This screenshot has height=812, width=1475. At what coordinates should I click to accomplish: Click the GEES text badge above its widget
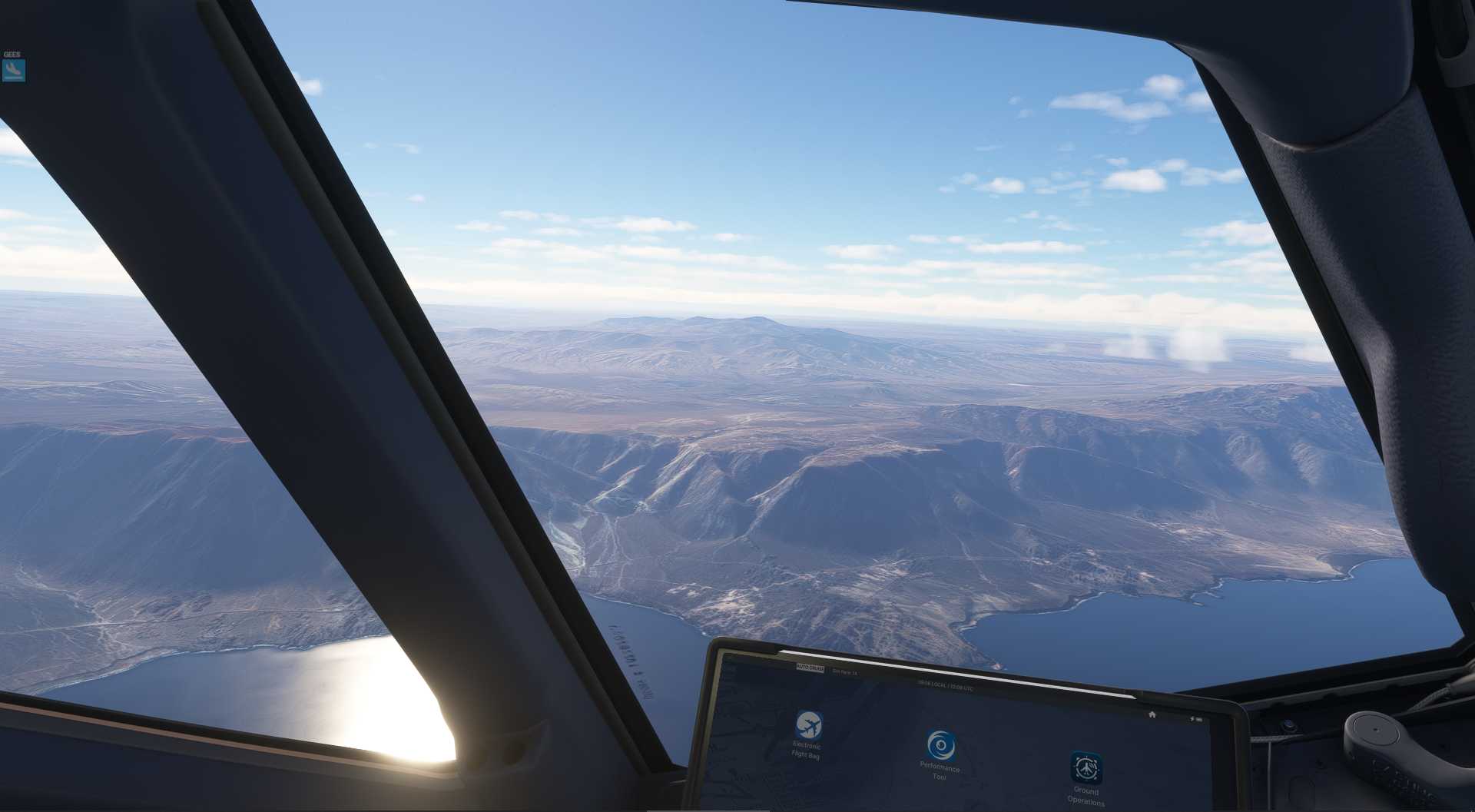(12, 54)
